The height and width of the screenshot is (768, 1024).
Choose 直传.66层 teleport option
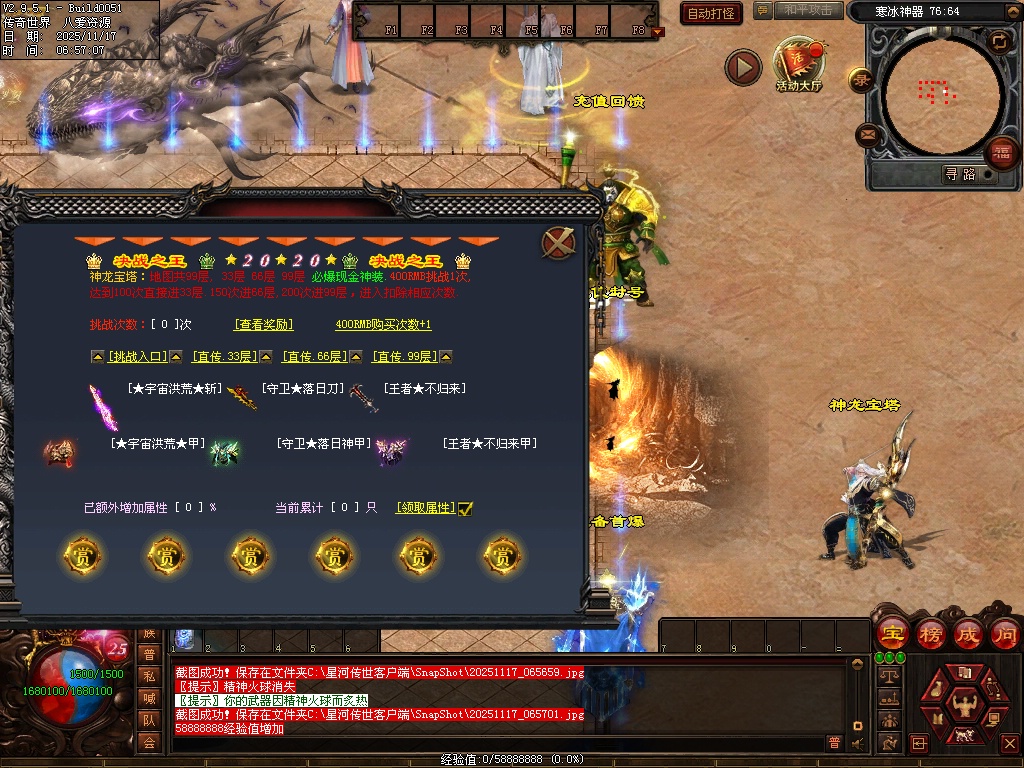coord(315,357)
